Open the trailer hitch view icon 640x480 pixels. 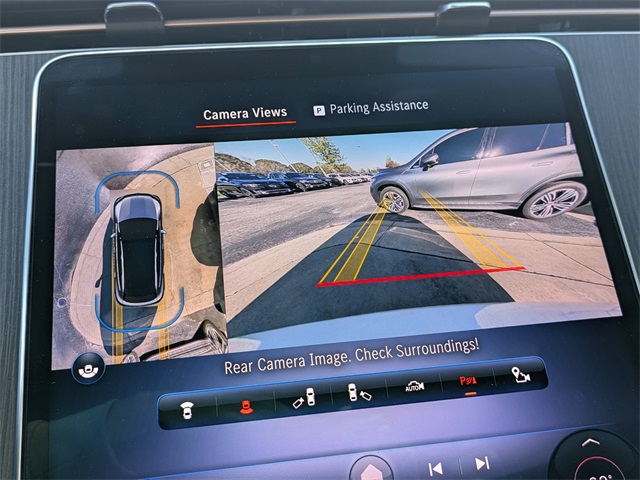coord(519,375)
